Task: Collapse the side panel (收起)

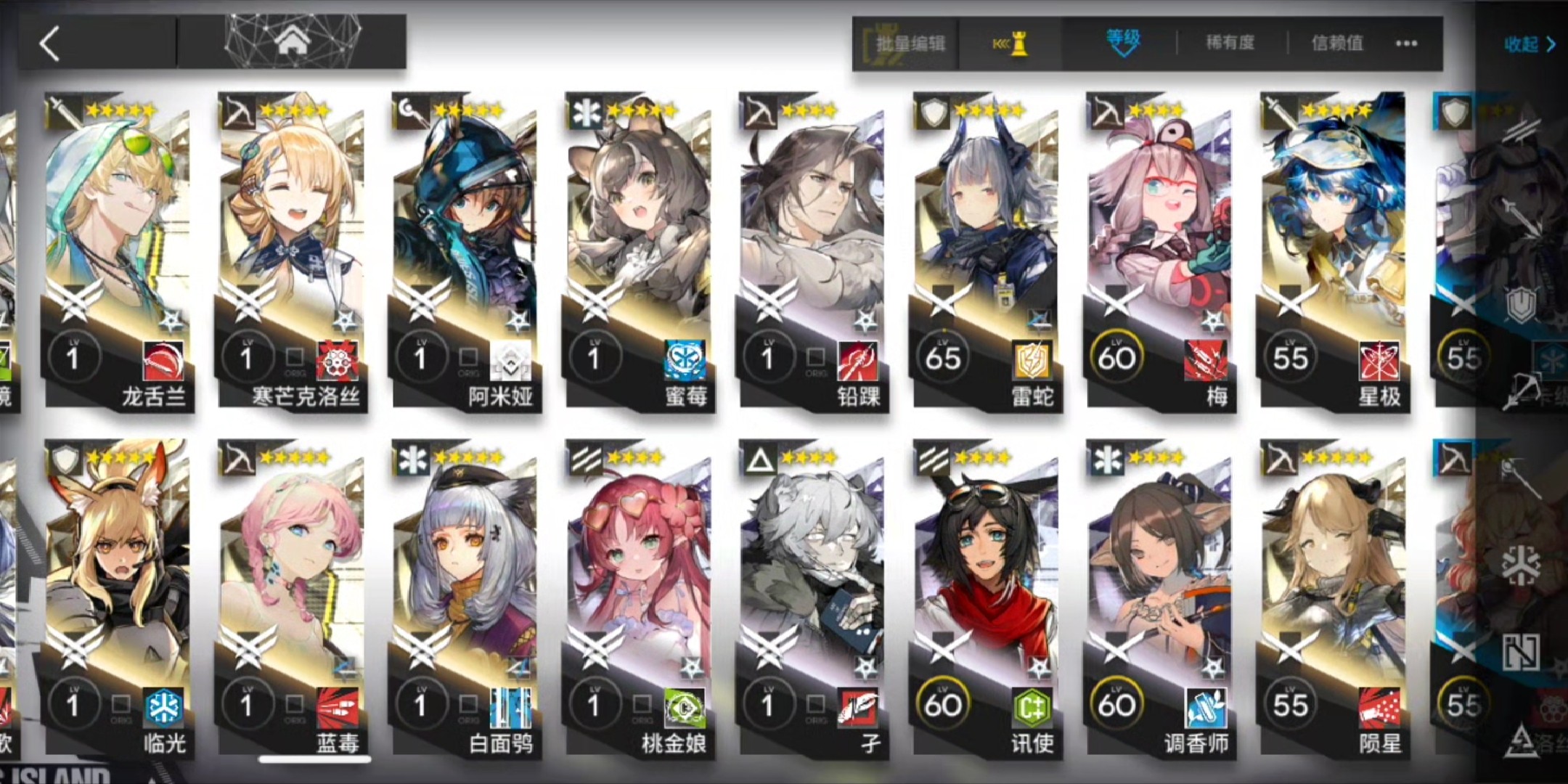Action: tap(1529, 45)
